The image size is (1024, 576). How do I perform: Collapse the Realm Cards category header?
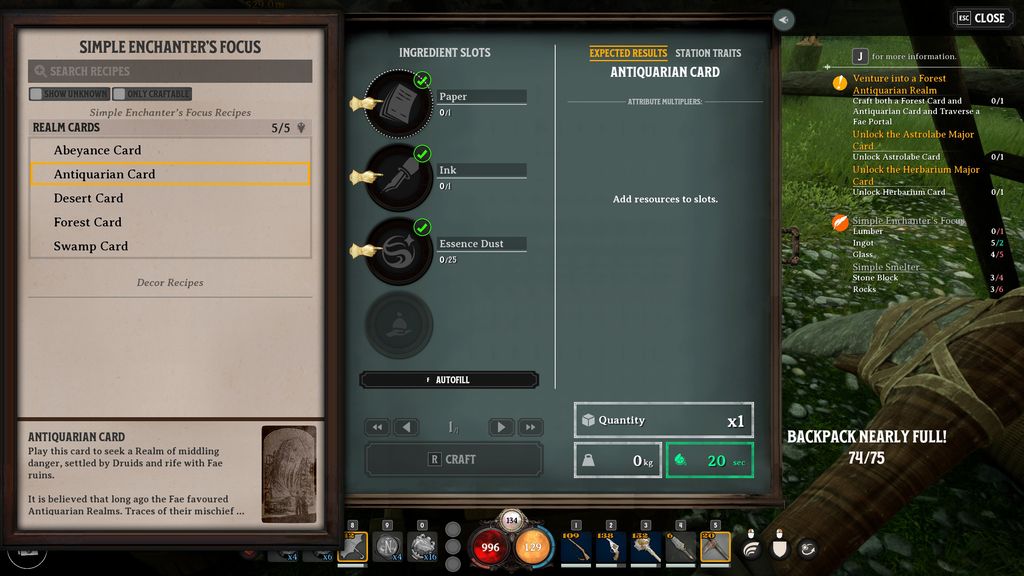click(x=170, y=127)
